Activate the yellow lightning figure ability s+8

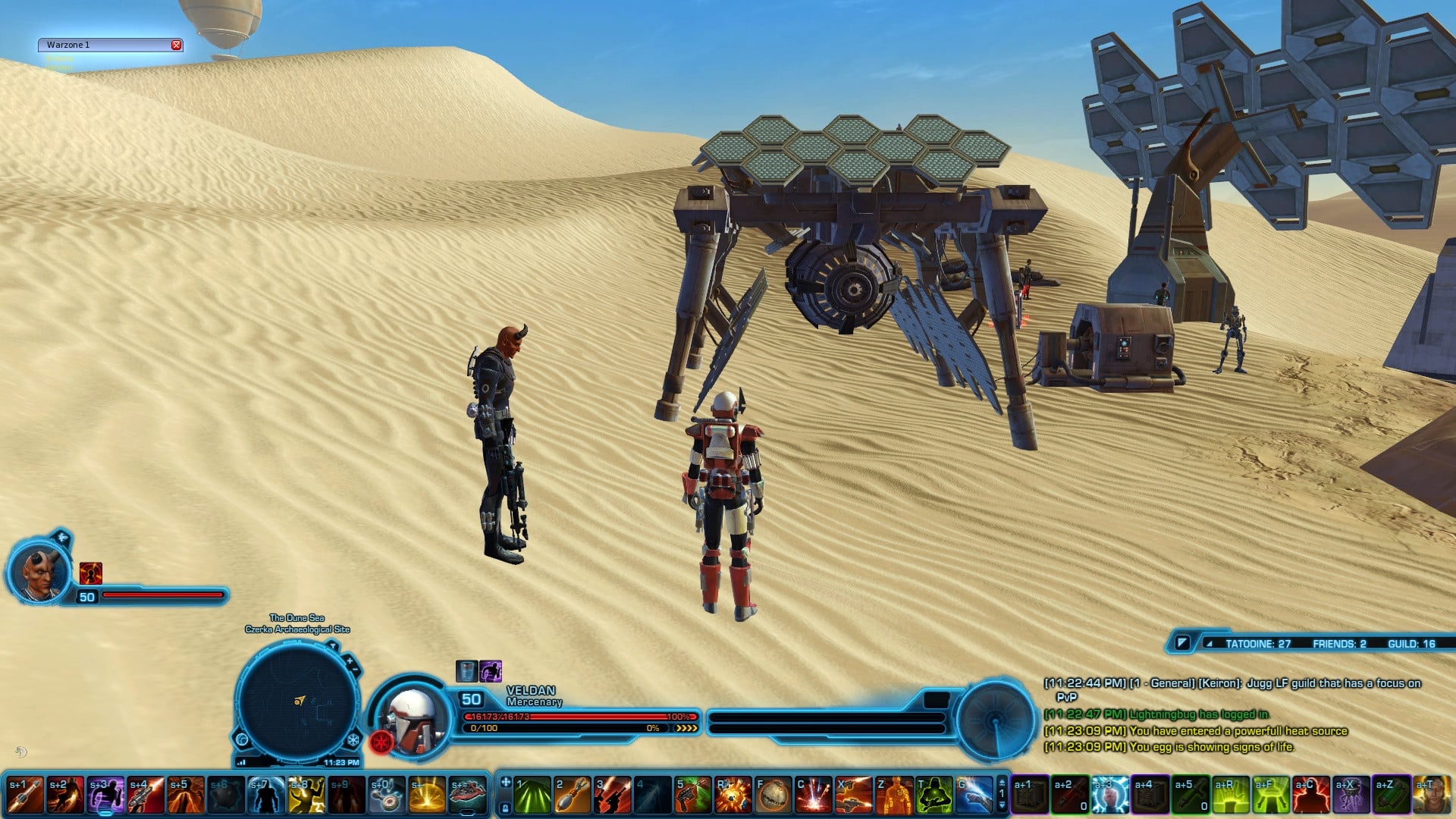[306, 795]
